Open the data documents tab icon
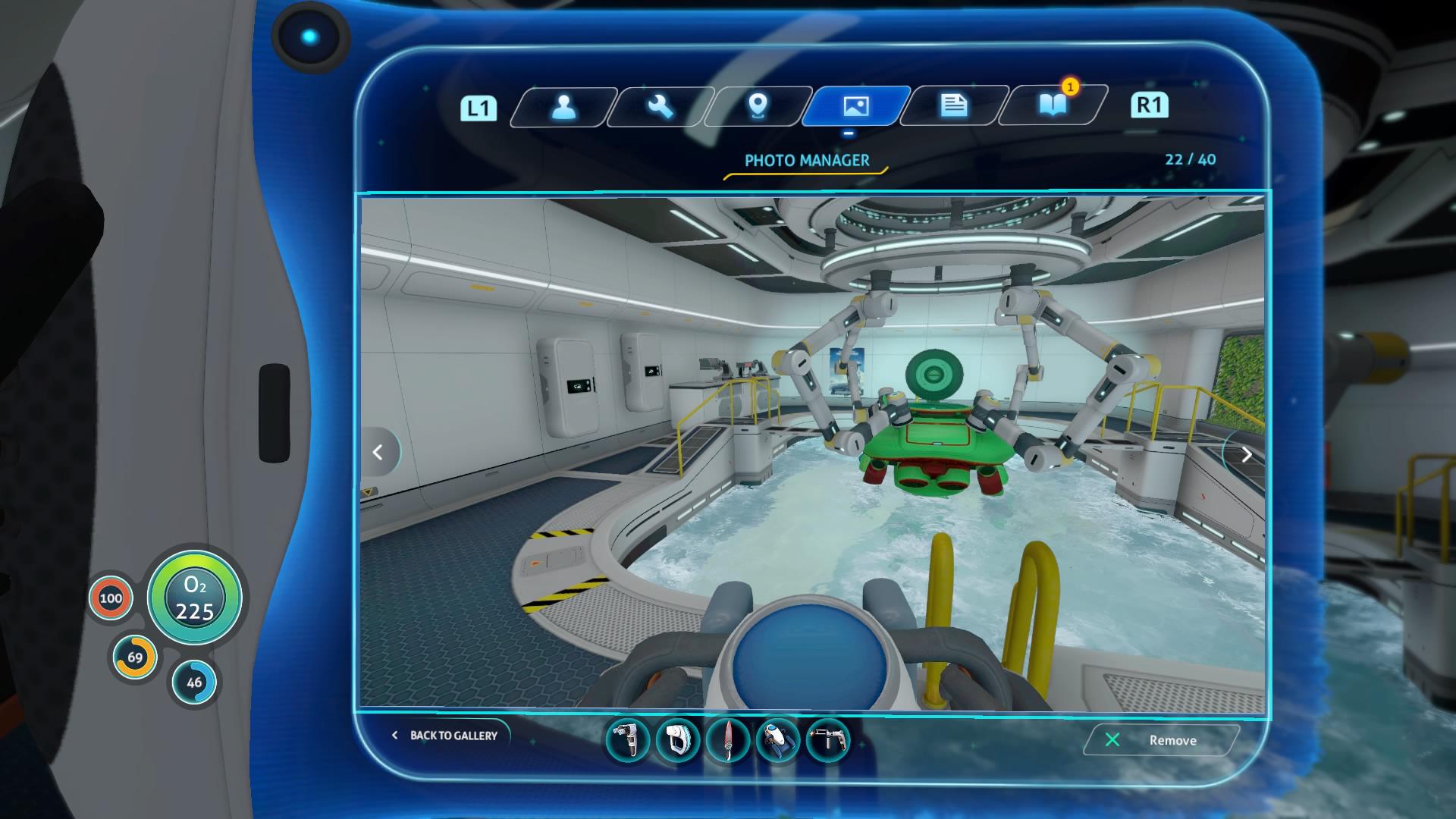 point(952,106)
